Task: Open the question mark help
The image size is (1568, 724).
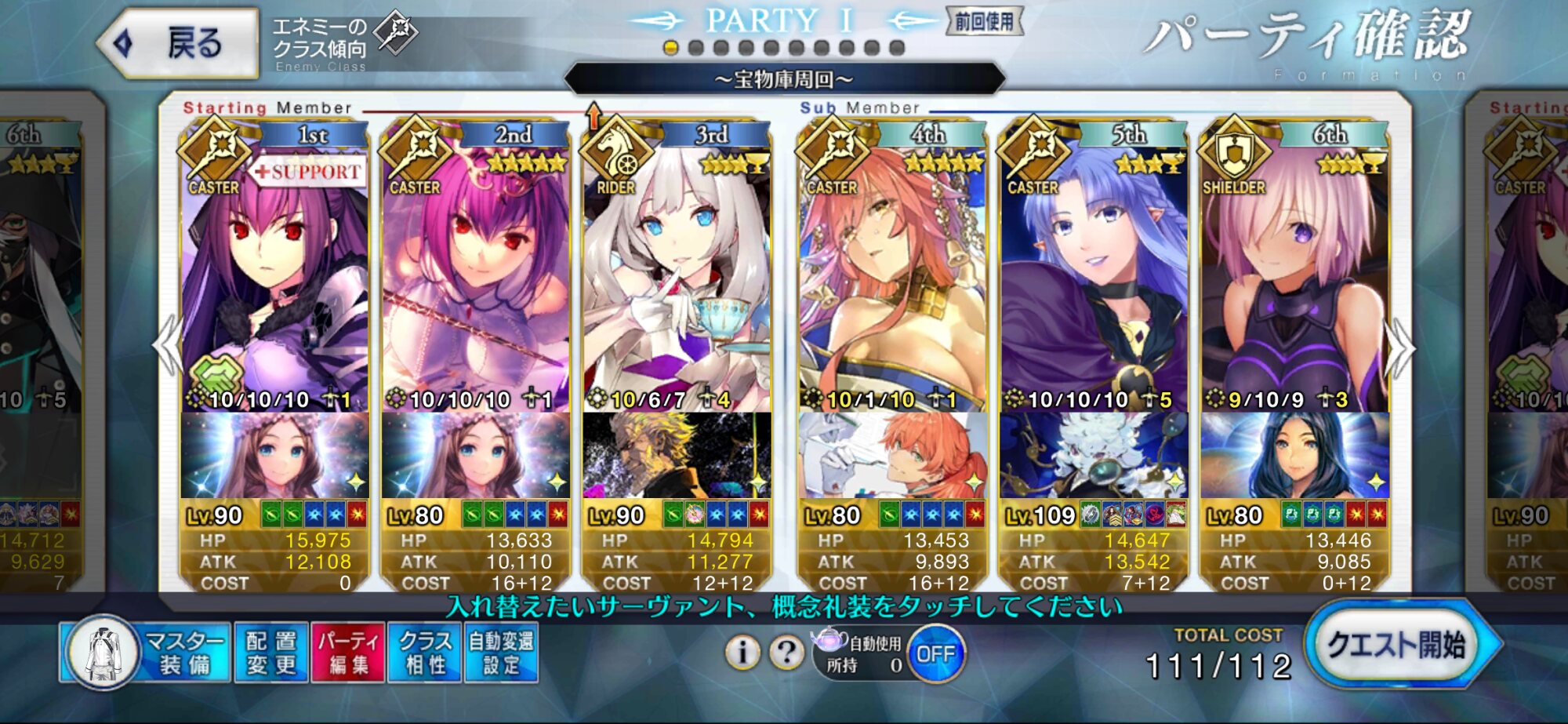Action: [786, 652]
